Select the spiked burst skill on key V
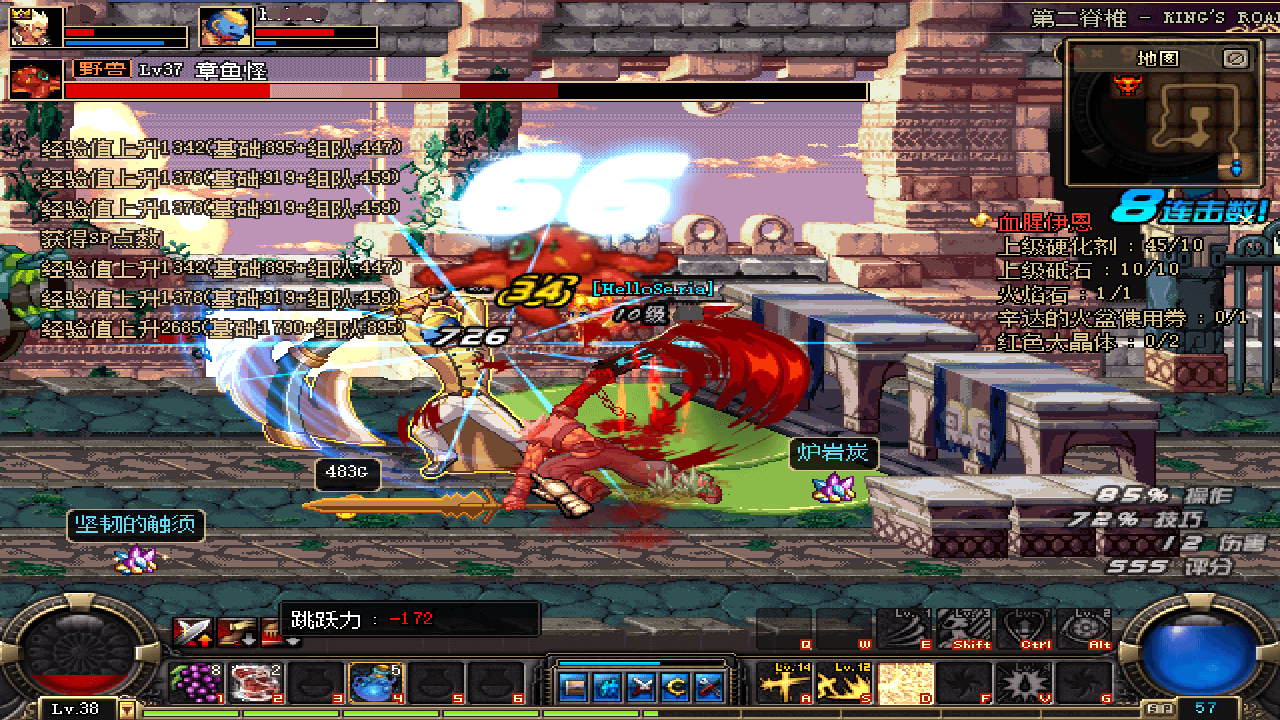This screenshot has height=720, width=1280. pyautogui.click(x=1023, y=683)
